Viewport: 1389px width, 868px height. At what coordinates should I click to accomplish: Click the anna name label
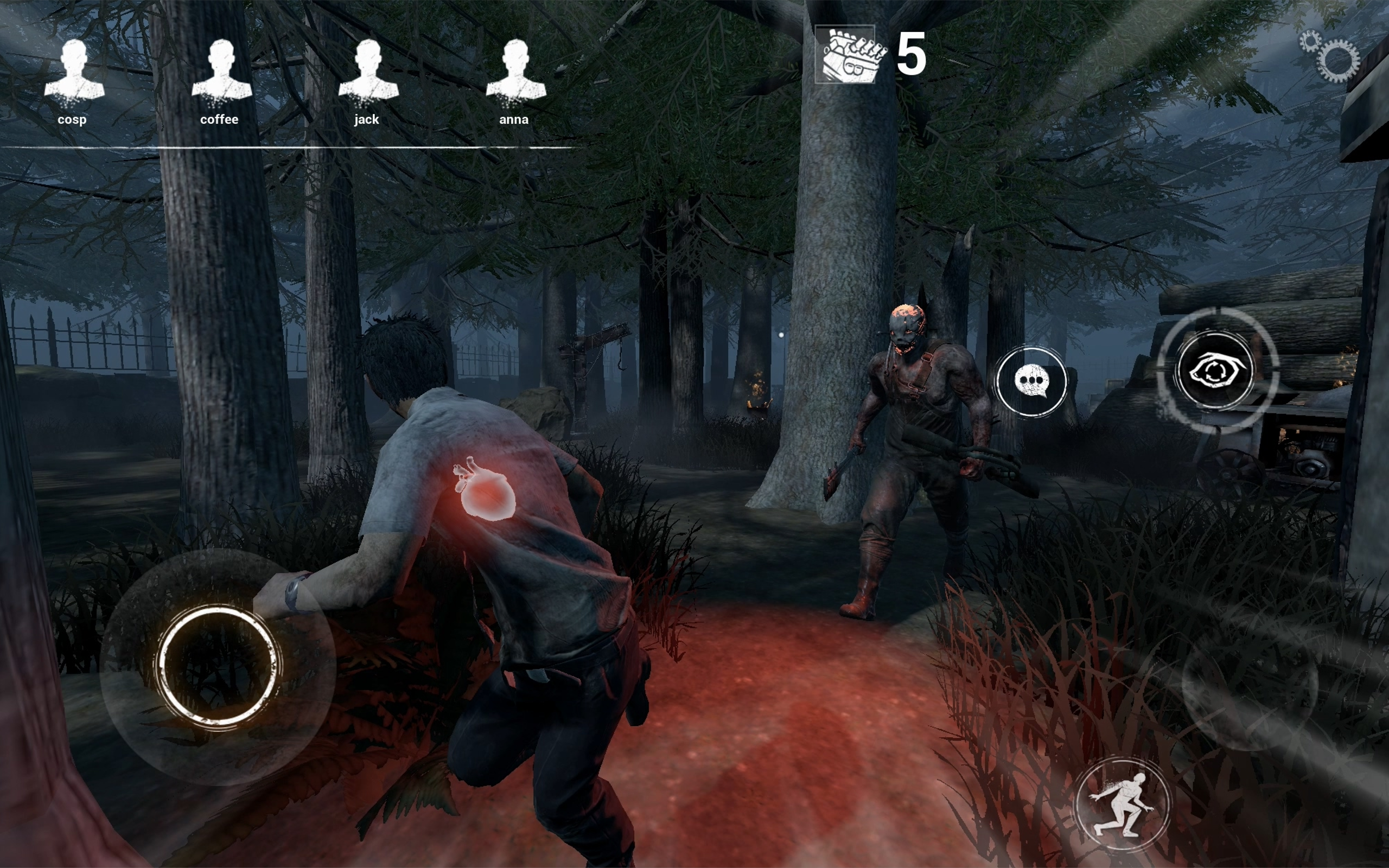pos(514,120)
